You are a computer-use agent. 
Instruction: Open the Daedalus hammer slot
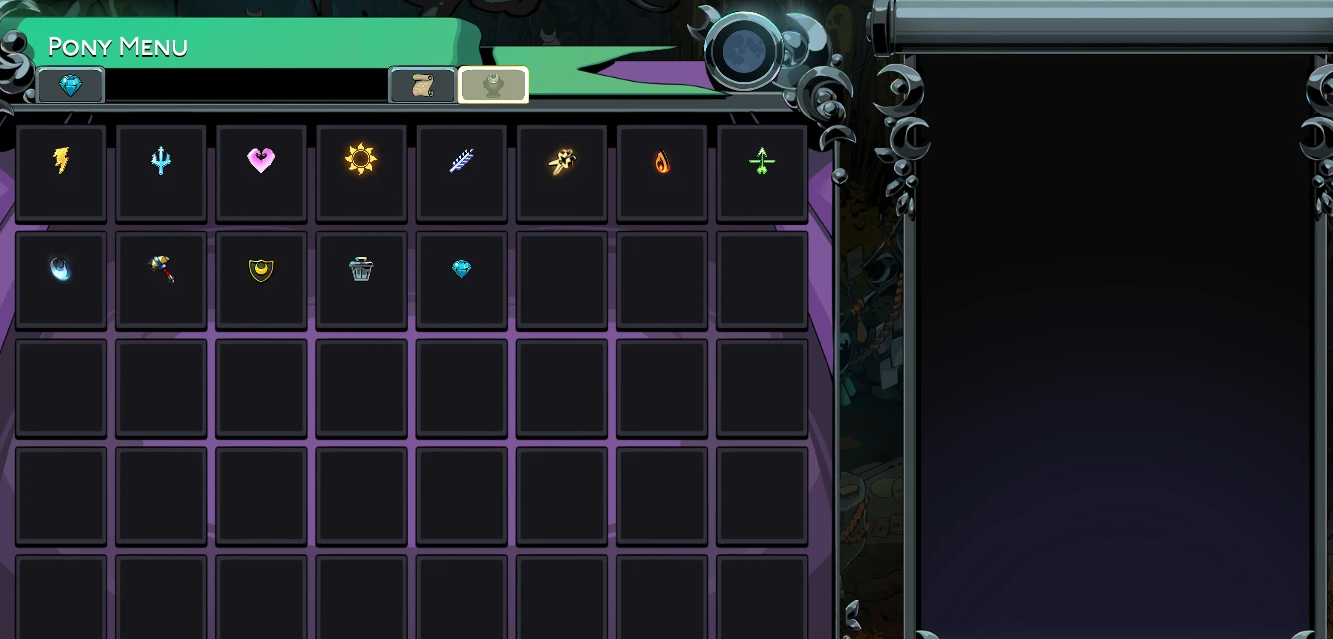(161, 269)
